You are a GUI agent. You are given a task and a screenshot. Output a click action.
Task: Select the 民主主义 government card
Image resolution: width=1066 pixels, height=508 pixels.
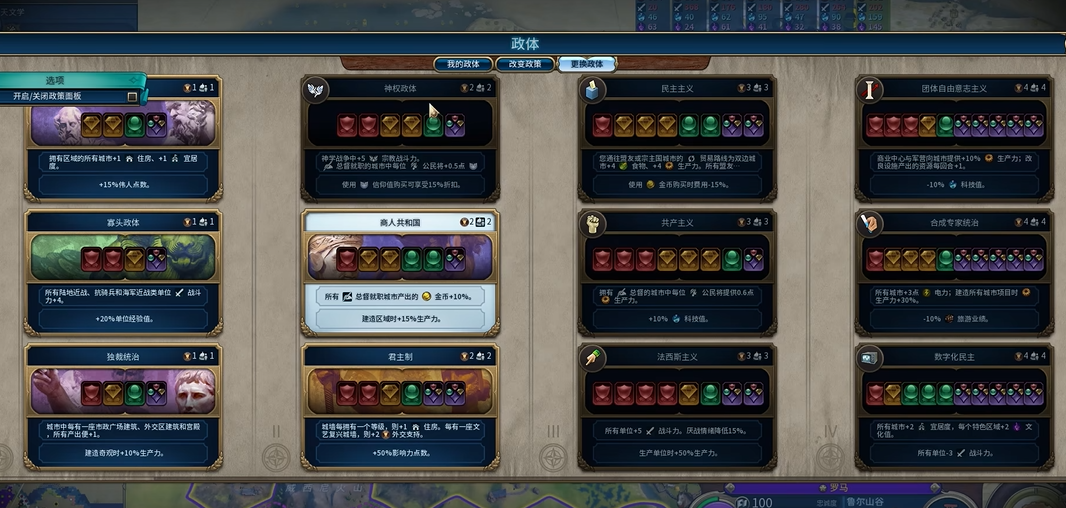(x=677, y=137)
